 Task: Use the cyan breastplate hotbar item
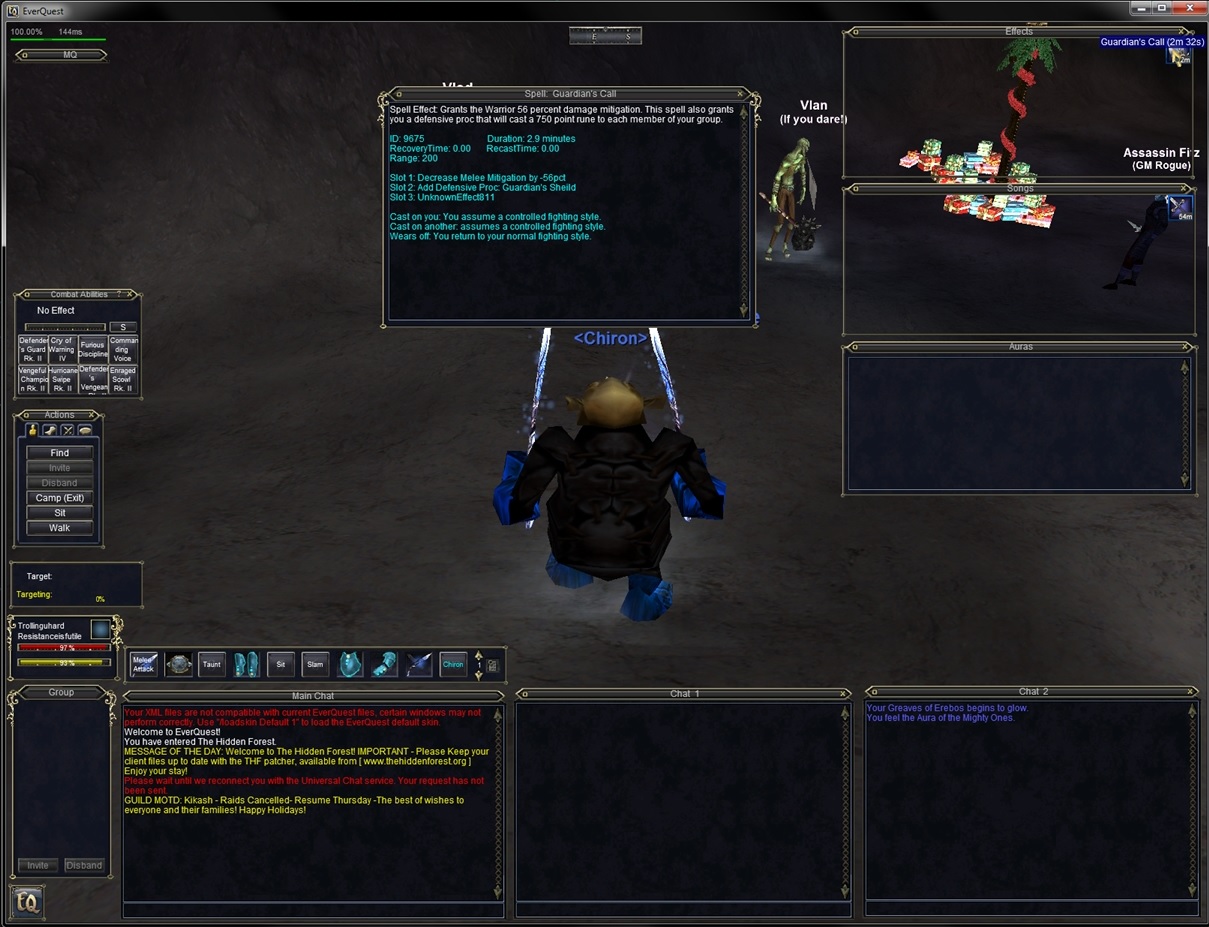350,664
